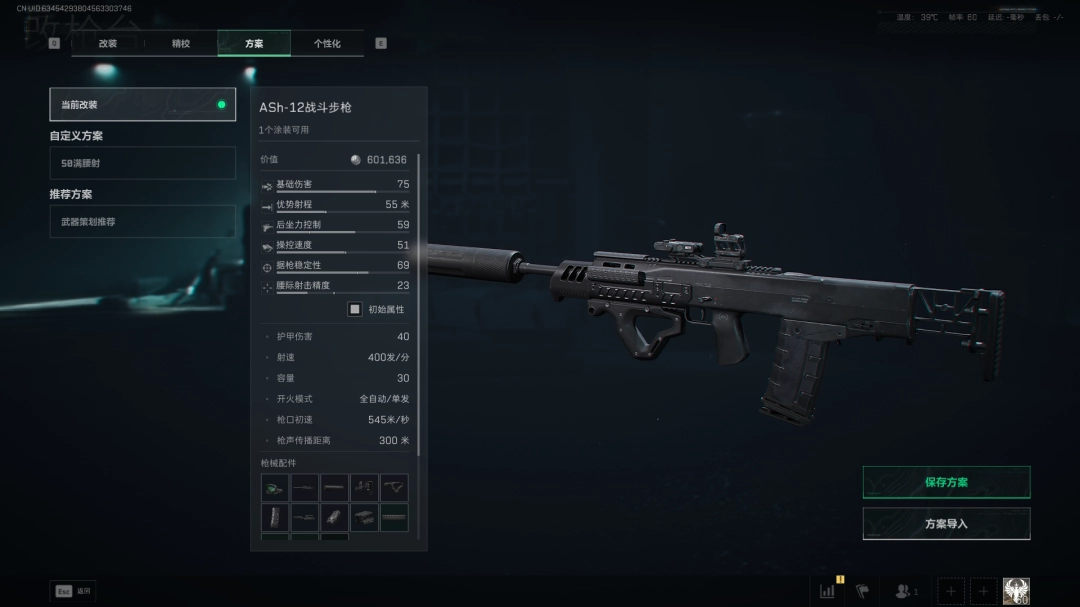The width and height of the screenshot is (1080, 607).
Task: Click the 保存方案 button
Action: [x=946, y=482]
